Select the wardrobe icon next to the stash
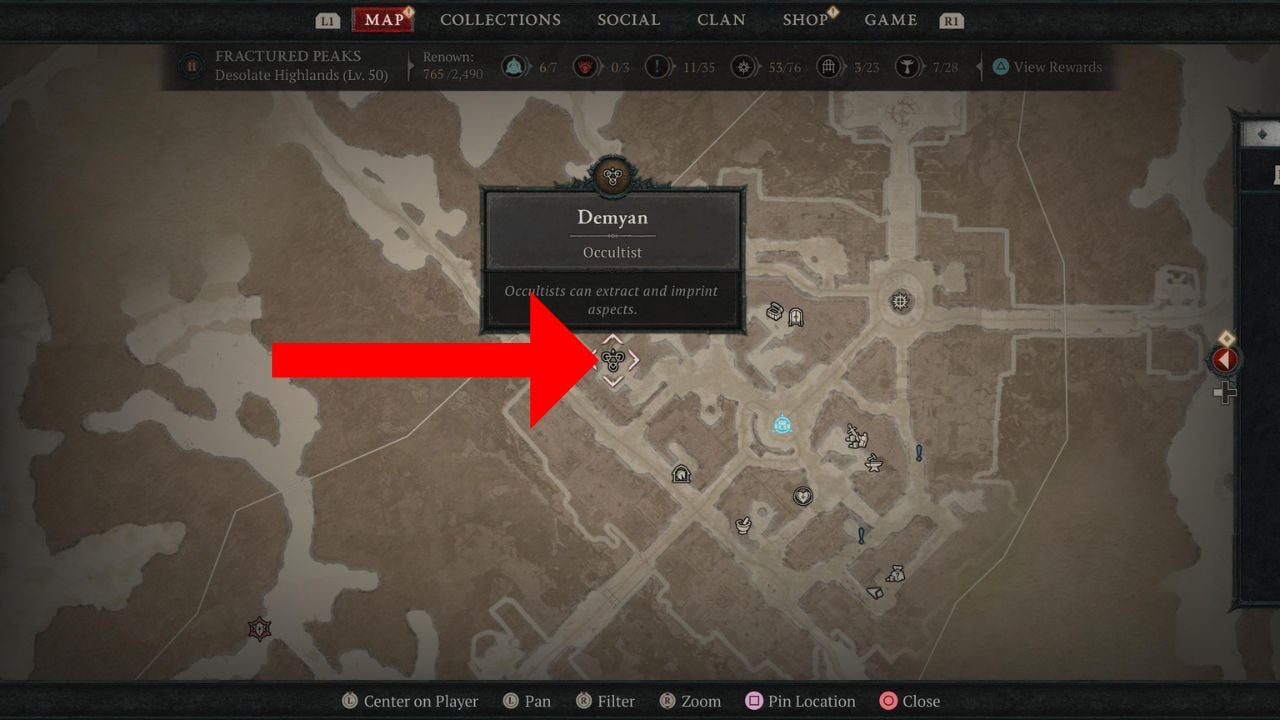The height and width of the screenshot is (720, 1280). click(797, 314)
